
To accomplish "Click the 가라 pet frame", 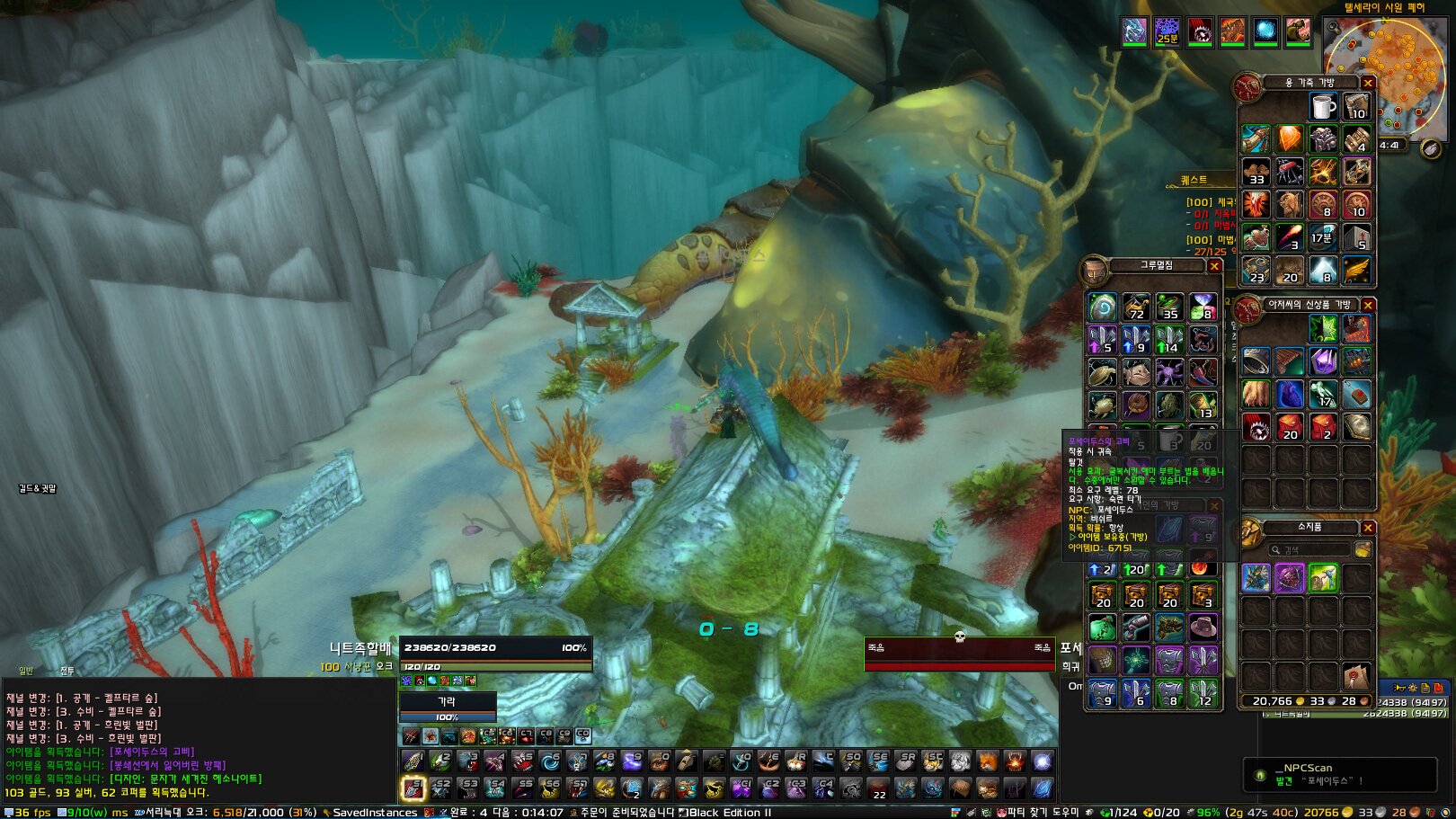I will tap(447, 701).
